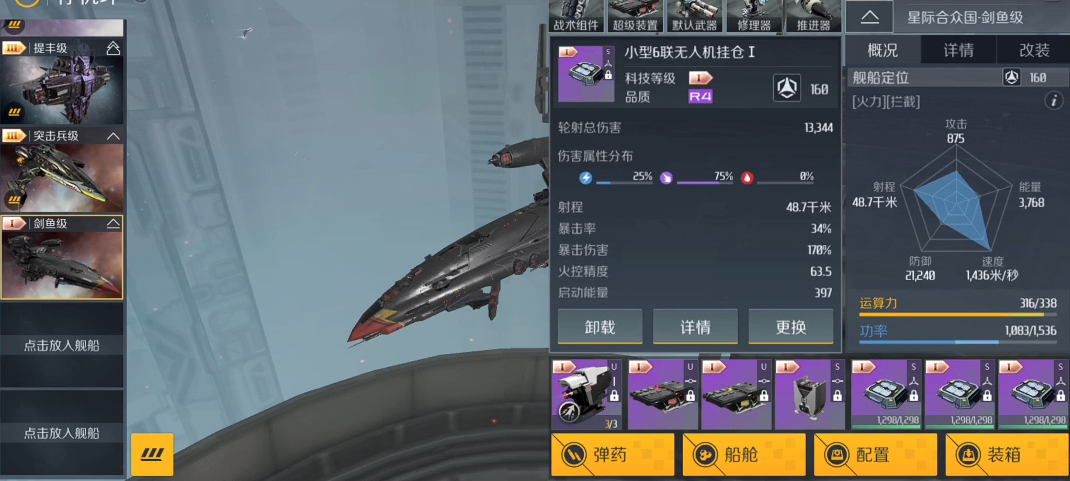Select the 超级装置 module category
The image size is (1070, 481).
[x=635, y=17]
